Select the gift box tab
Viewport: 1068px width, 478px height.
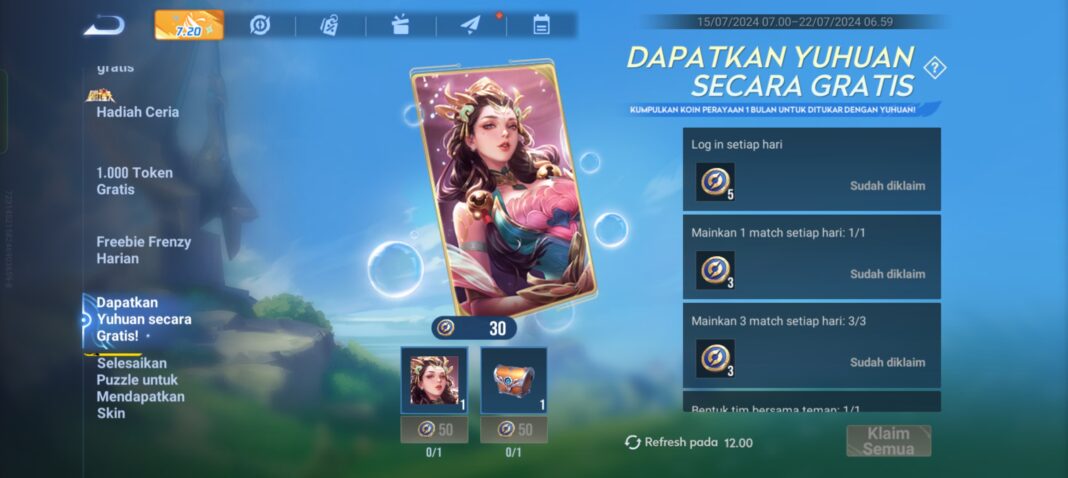400,25
